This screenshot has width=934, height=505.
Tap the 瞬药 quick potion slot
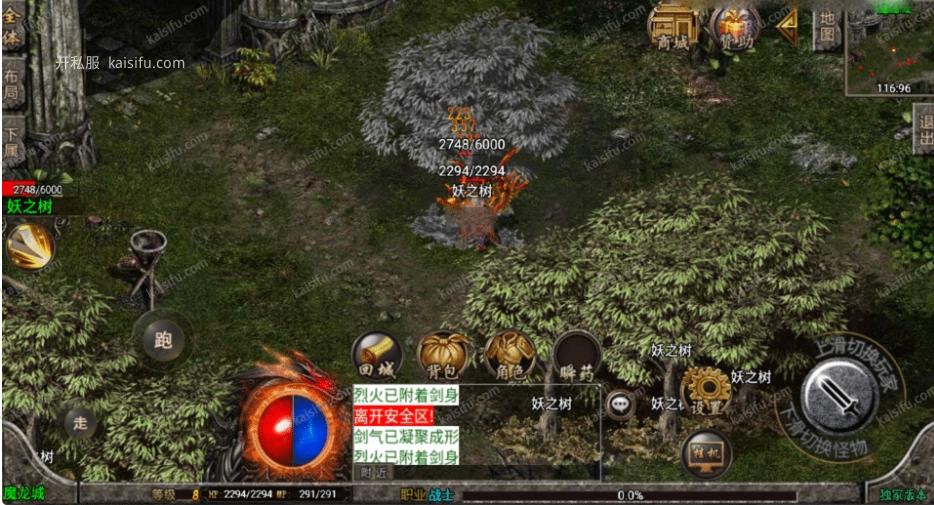click(577, 356)
